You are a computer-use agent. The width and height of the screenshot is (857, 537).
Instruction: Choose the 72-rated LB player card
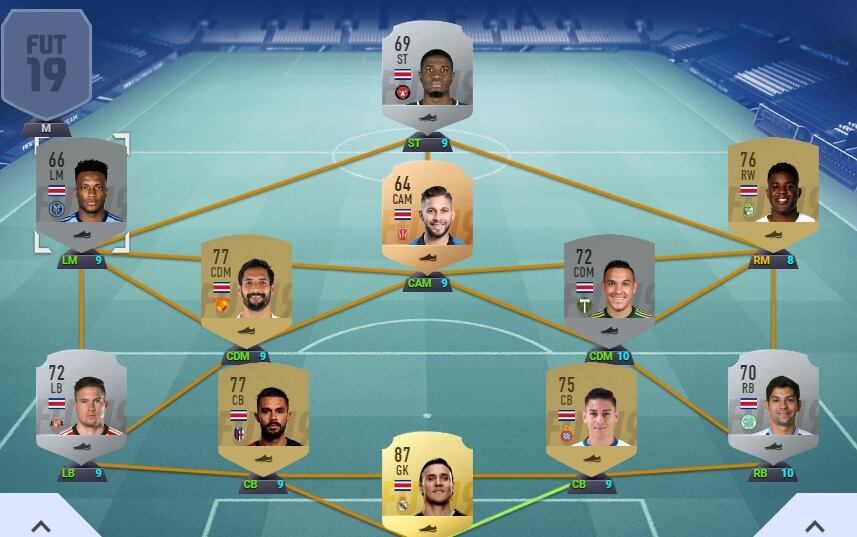81,405
